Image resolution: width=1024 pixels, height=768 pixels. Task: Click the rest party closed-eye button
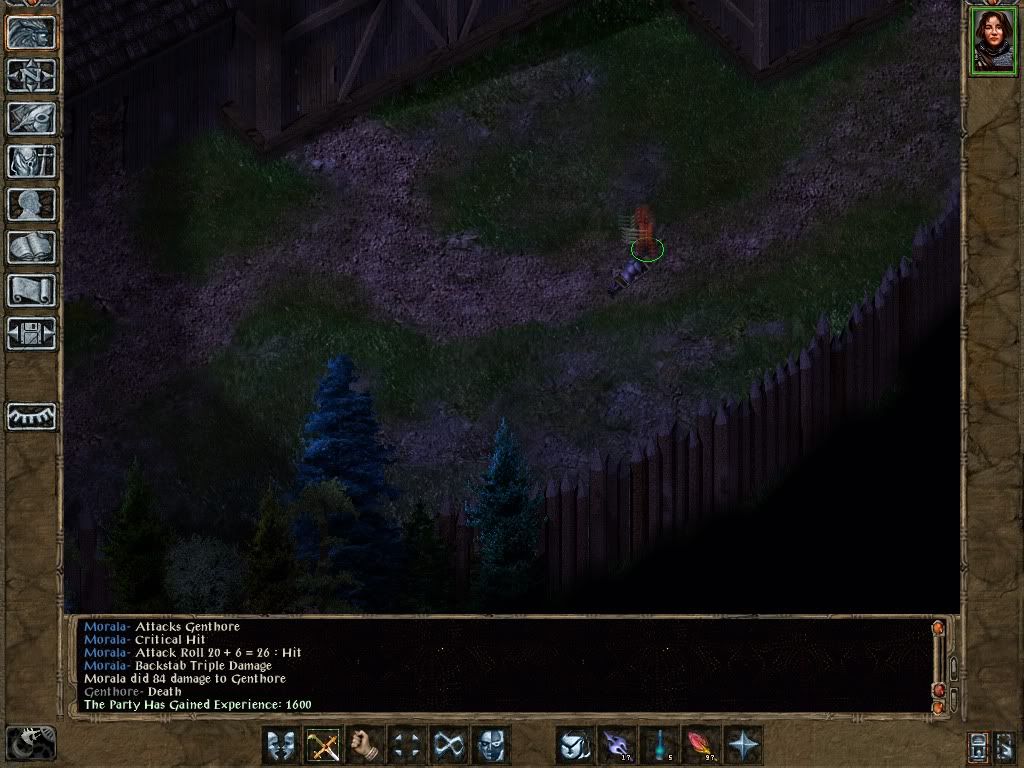point(31,416)
